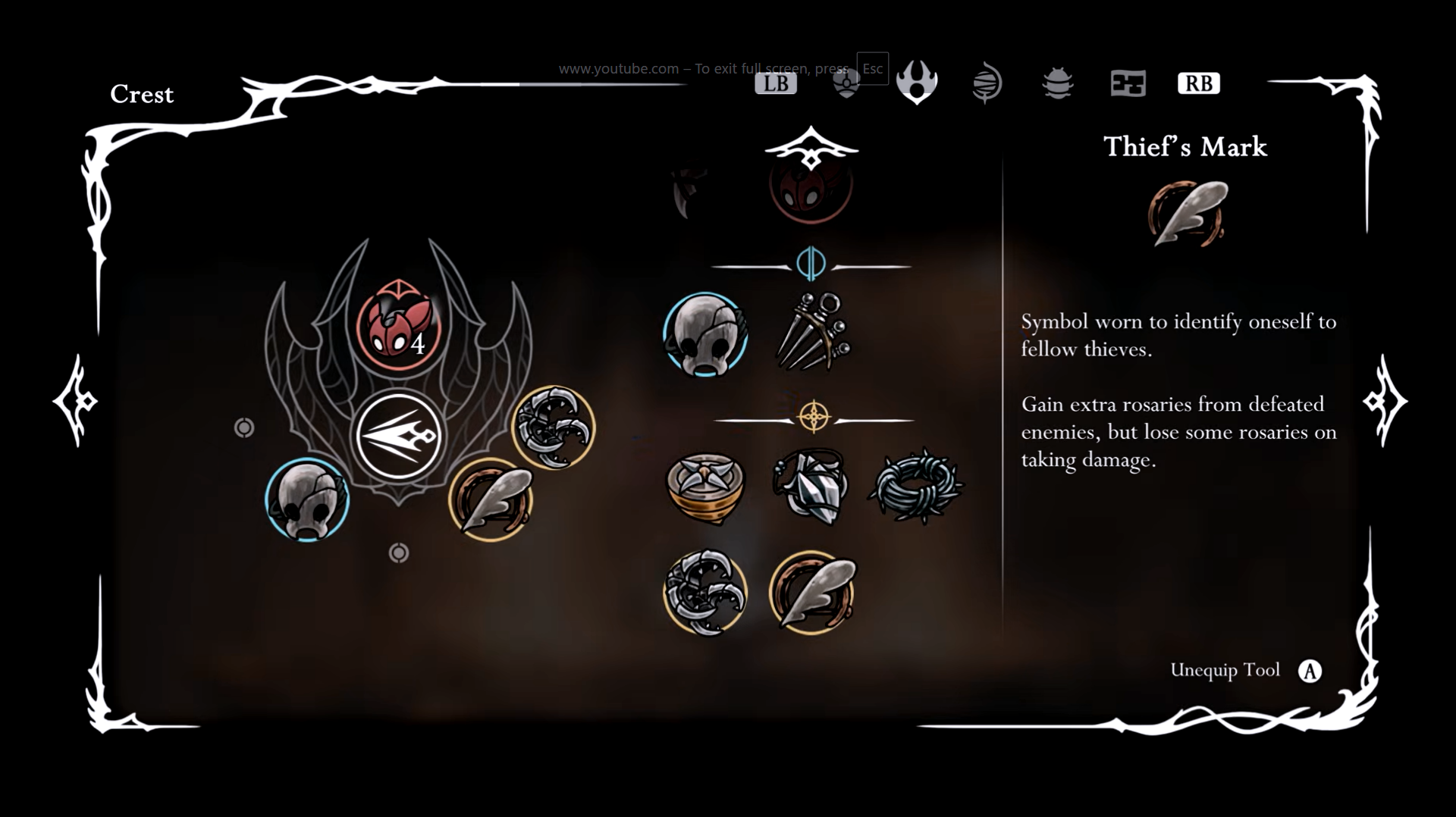Switch to the map tab in top navigation
1456x817 pixels.
pyautogui.click(x=1127, y=85)
